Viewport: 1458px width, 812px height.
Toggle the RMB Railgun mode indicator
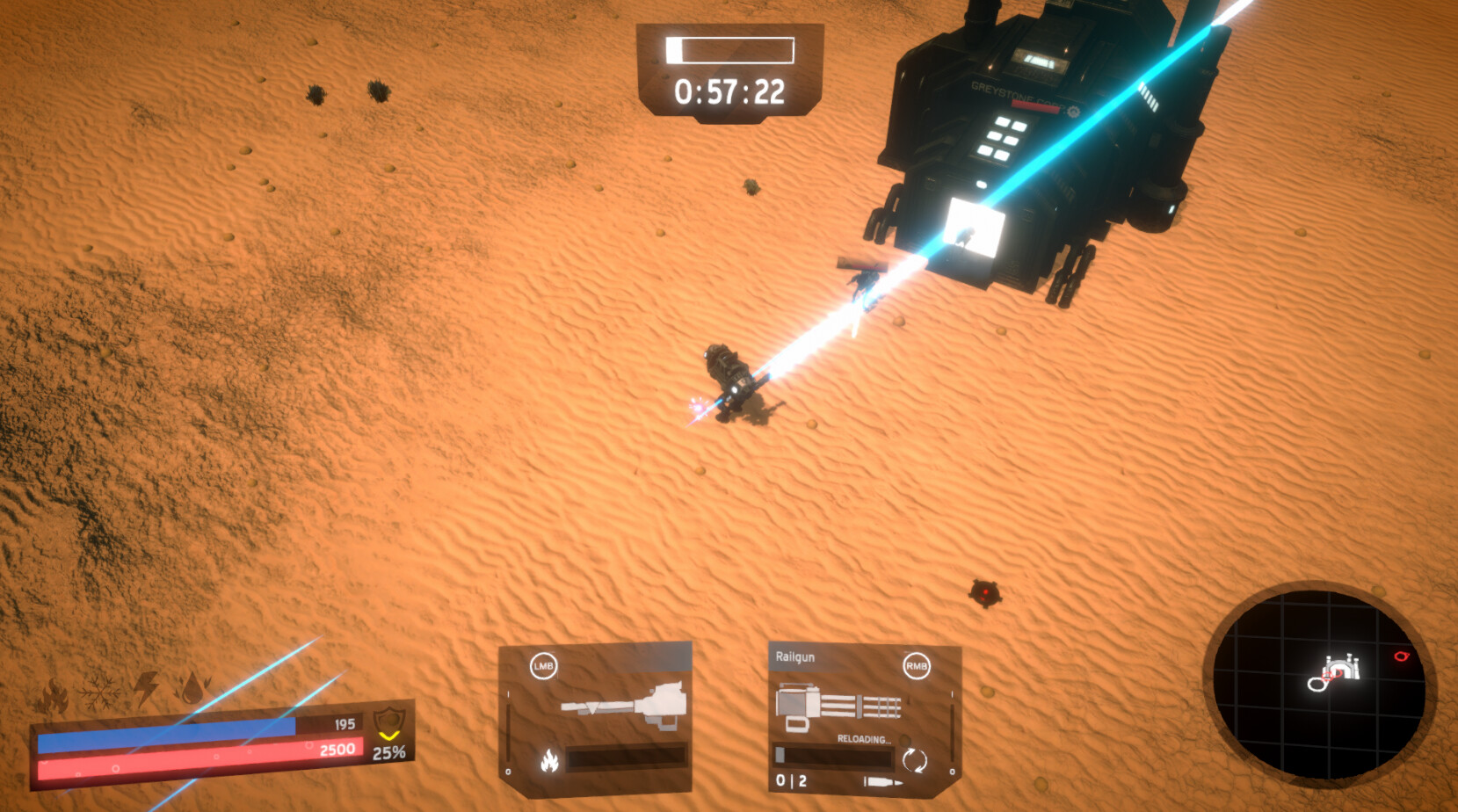coord(916,666)
